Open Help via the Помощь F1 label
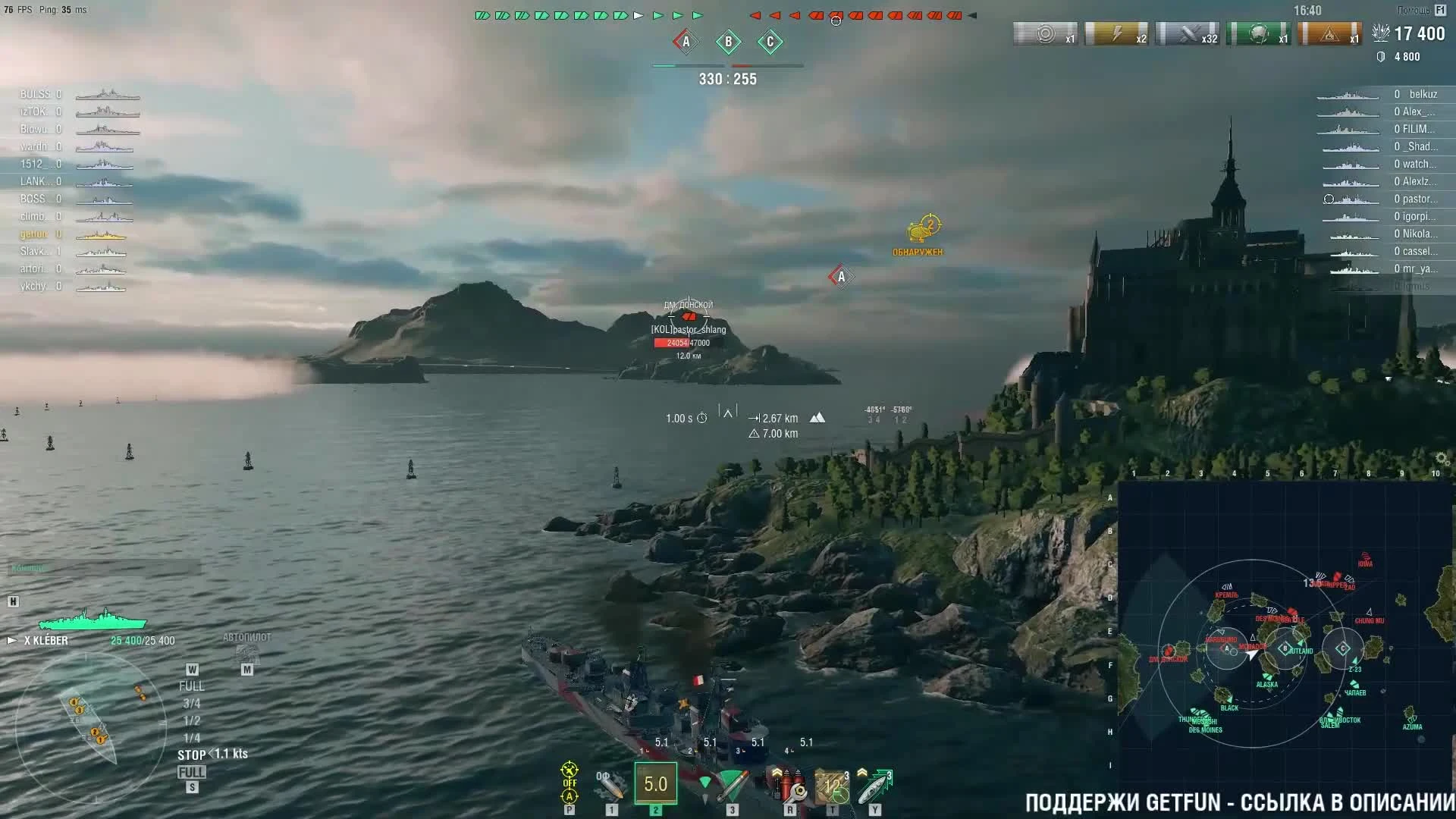 coord(1421,10)
